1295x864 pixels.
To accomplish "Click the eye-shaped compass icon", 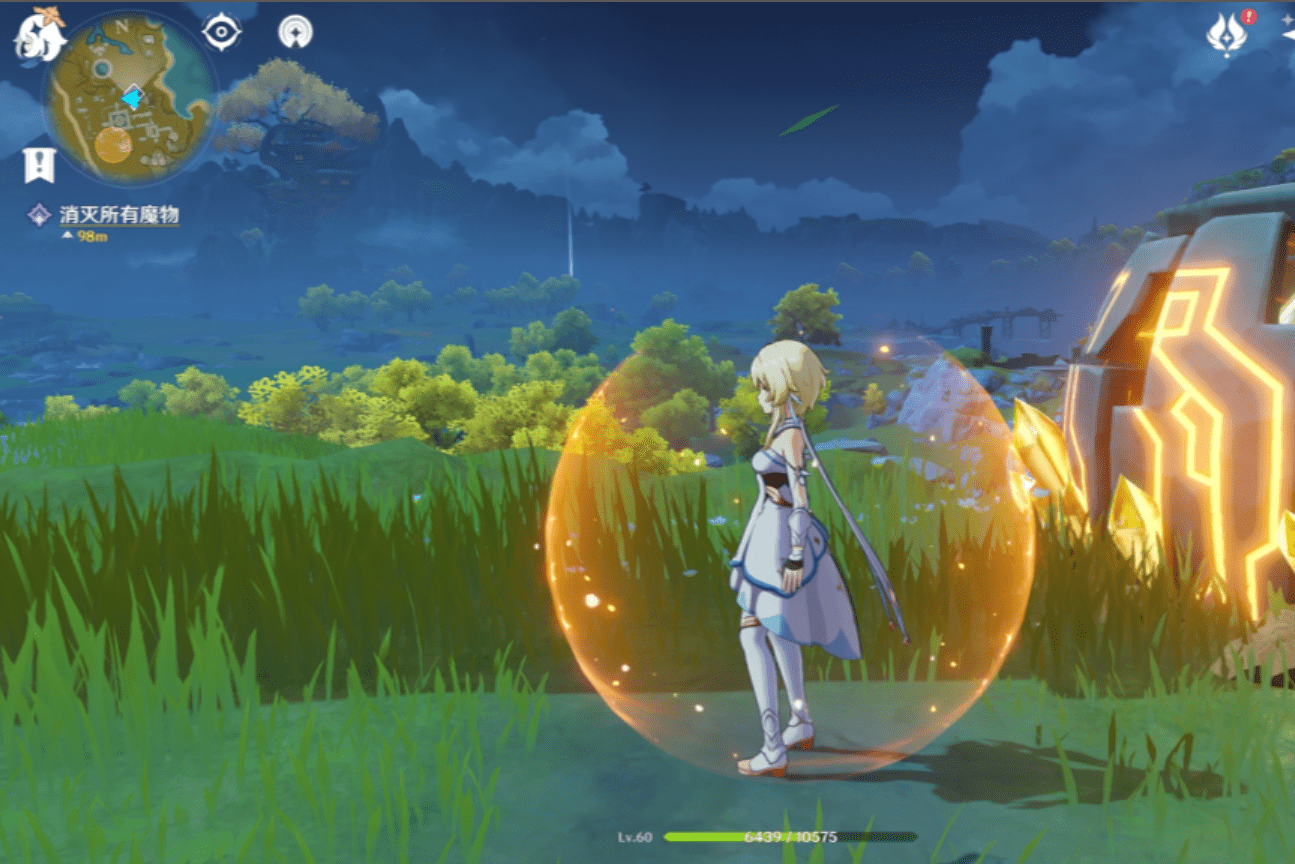I will click(221, 32).
